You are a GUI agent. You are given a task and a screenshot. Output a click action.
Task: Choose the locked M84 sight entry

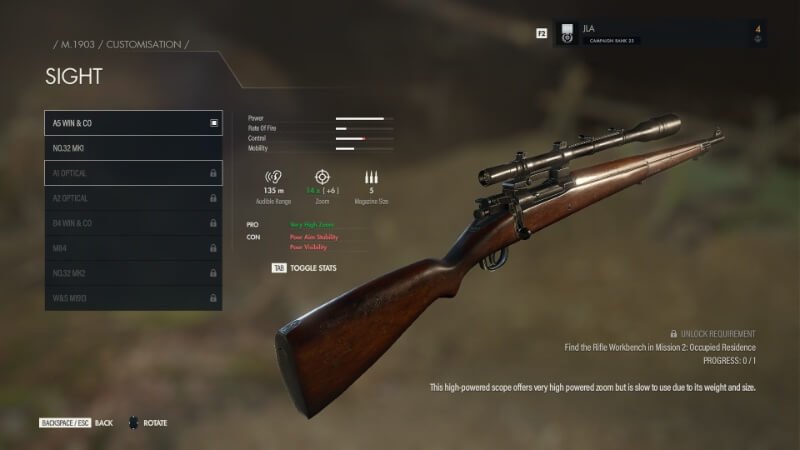(133, 248)
